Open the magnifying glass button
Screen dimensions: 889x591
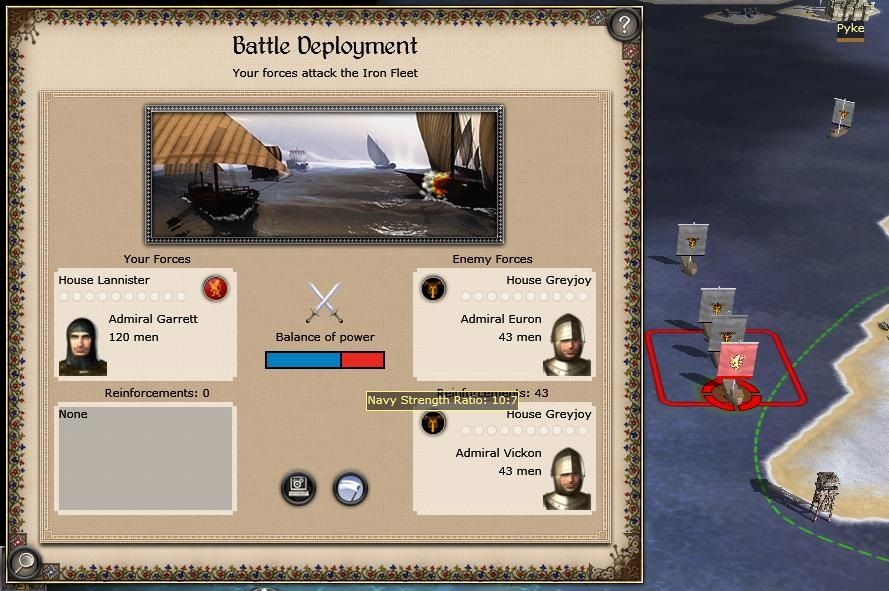click(24, 563)
